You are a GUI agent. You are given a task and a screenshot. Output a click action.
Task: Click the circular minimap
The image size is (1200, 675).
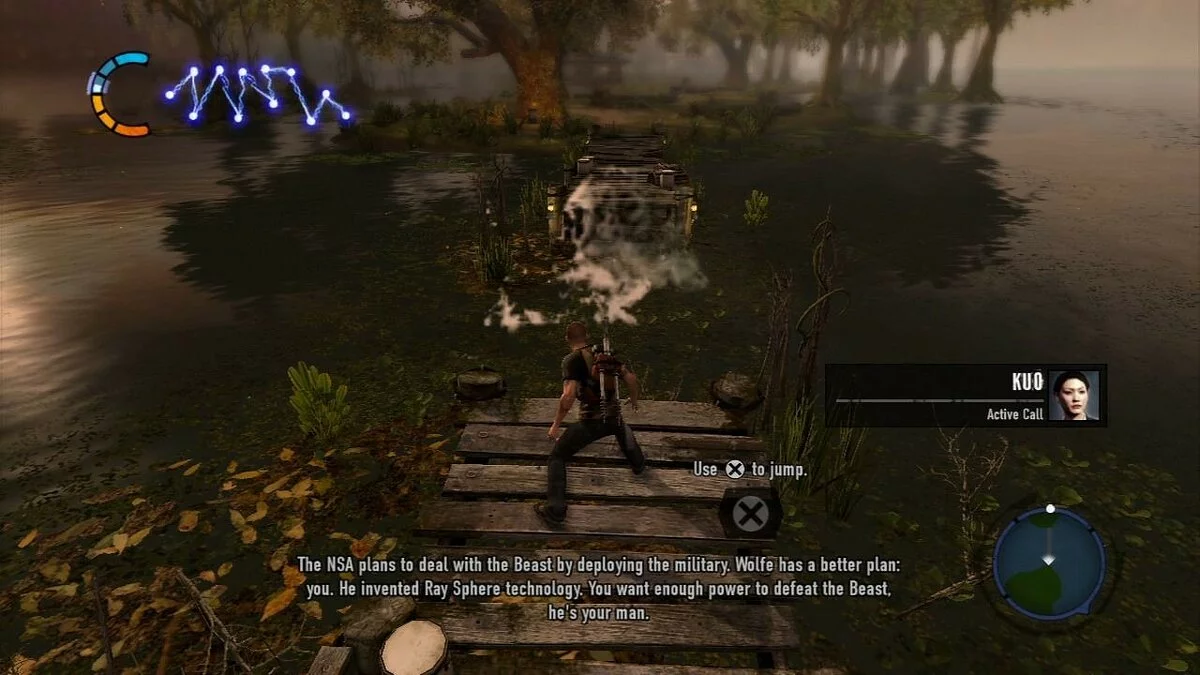tap(1049, 561)
